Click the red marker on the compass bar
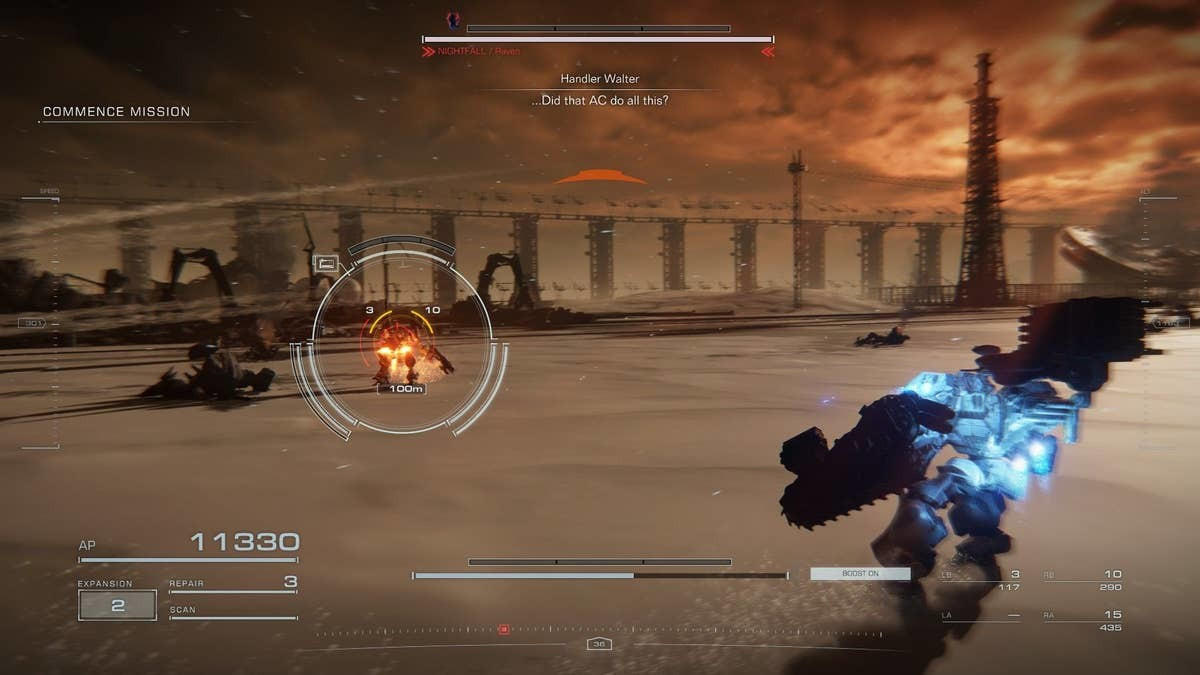The width and height of the screenshot is (1200, 675). pyautogui.click(x=504, y=629)
